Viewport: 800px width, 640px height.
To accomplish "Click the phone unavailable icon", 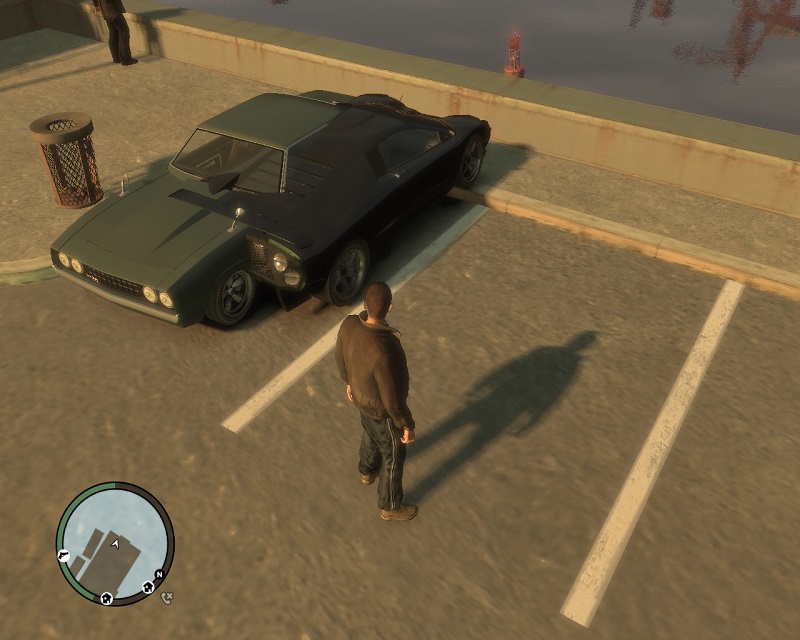I will coord(167,597).
